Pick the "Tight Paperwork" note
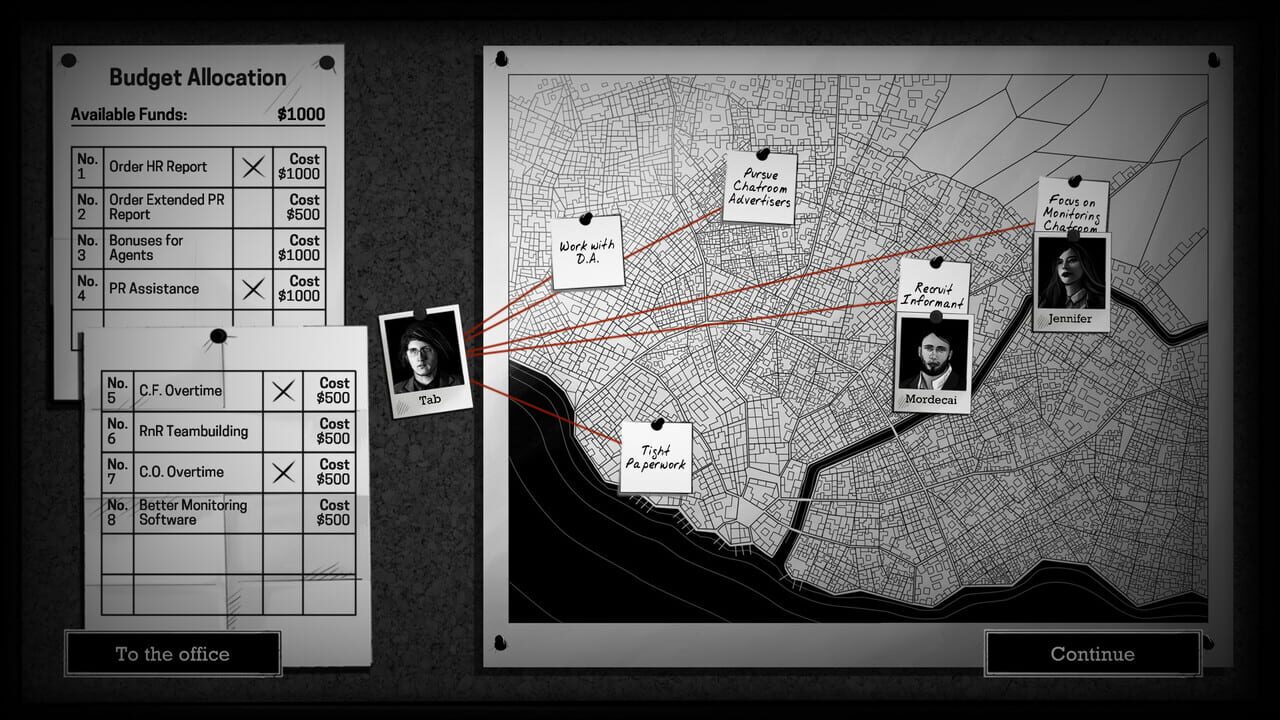Screen dimensions: 1280x720 pyautogui.click(x=658, y=456)
